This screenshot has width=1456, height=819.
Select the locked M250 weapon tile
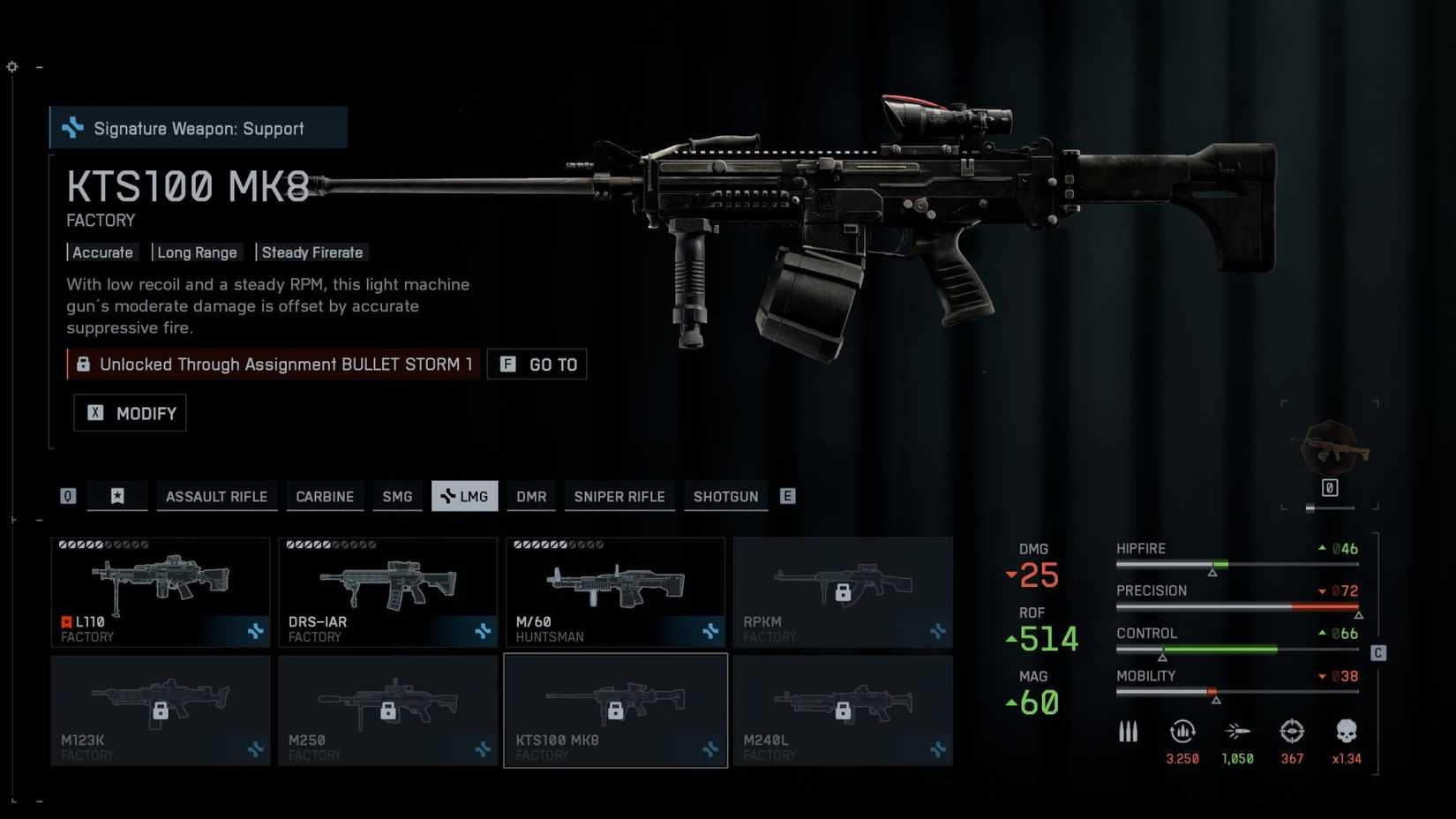coord(388,710)
